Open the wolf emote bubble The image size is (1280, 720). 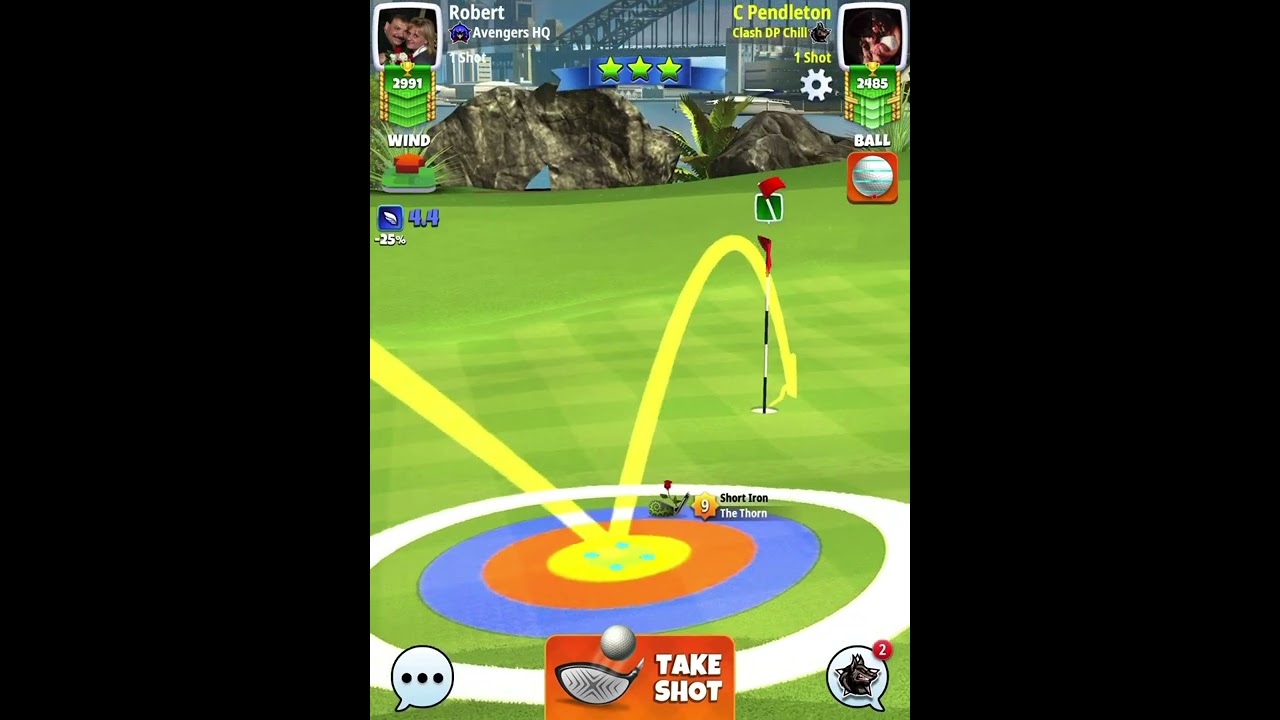(857, 677)
